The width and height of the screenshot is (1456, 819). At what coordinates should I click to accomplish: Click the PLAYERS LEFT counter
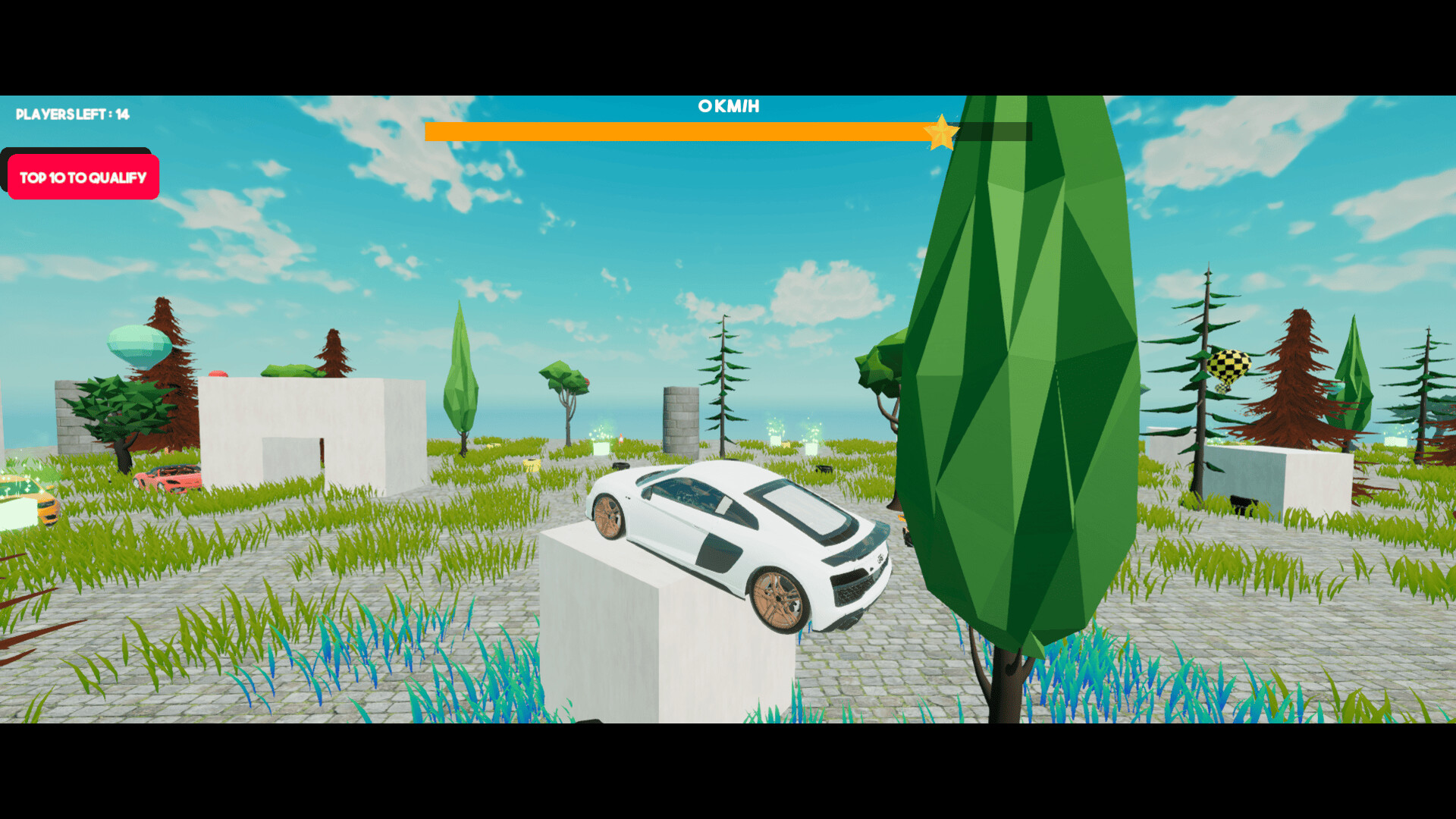(x=71, y=115)
